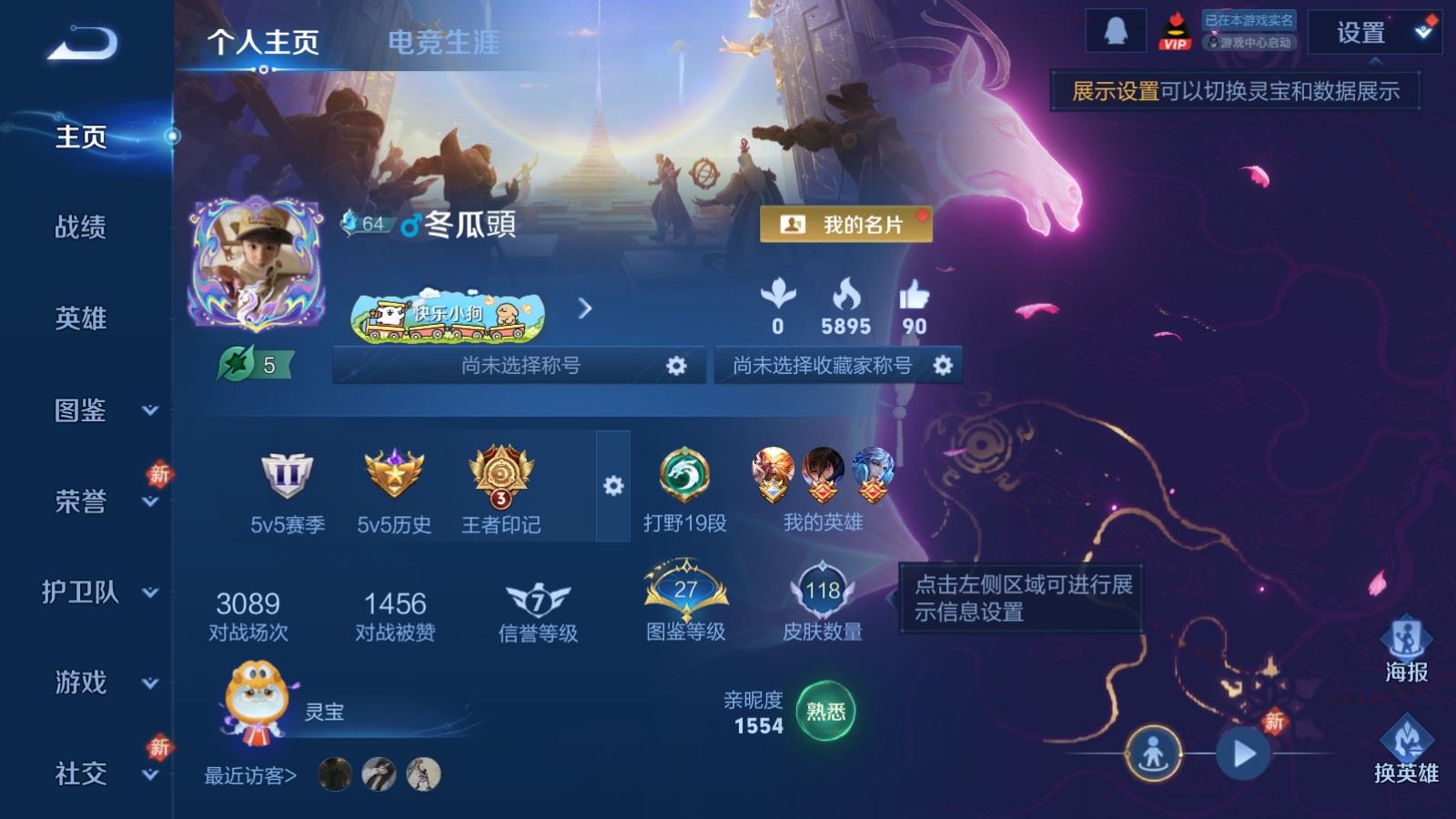
Task: Expand the 护卫队 sidebar menu
Action: (100, 592)
